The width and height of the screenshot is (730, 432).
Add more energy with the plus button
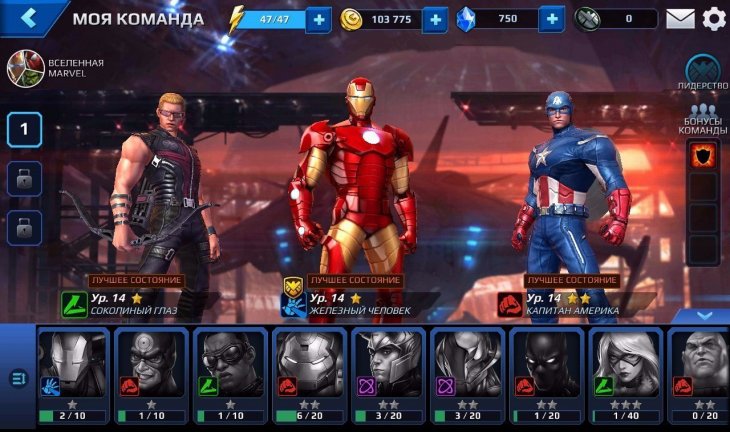(319, 19)
